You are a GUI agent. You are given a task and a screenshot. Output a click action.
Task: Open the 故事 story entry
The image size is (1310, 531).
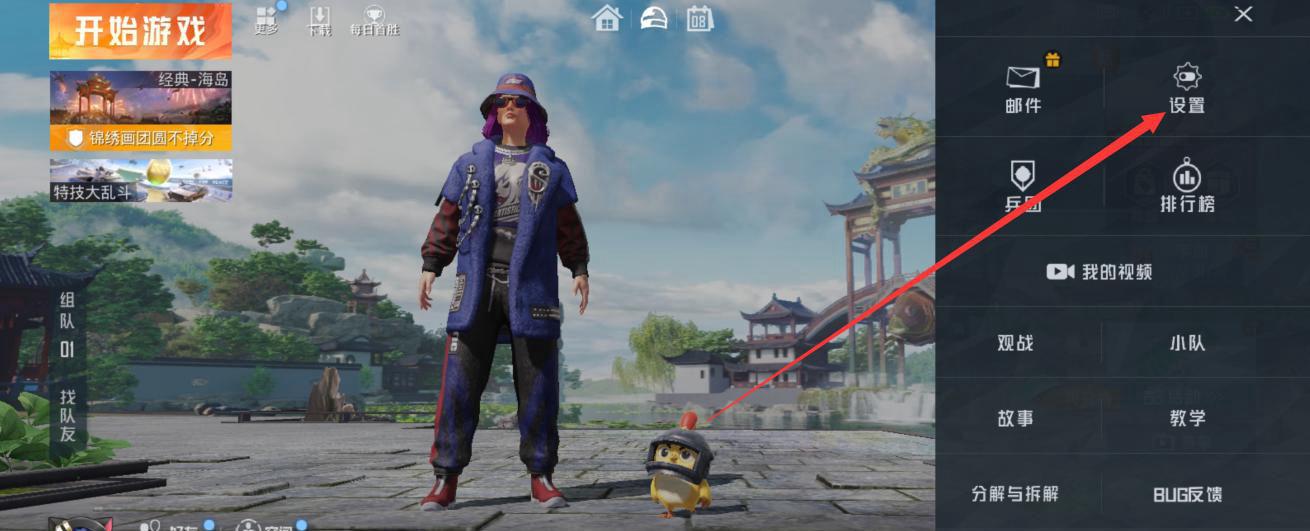tap(1015, 418)
